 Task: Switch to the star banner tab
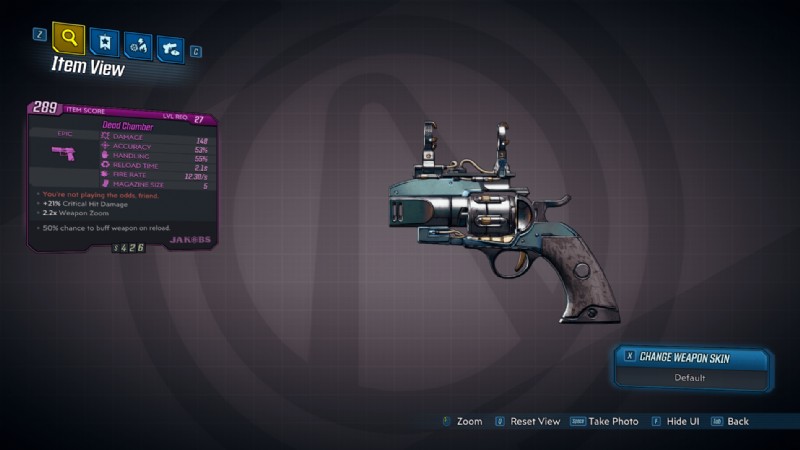click(x=103, y=42)
